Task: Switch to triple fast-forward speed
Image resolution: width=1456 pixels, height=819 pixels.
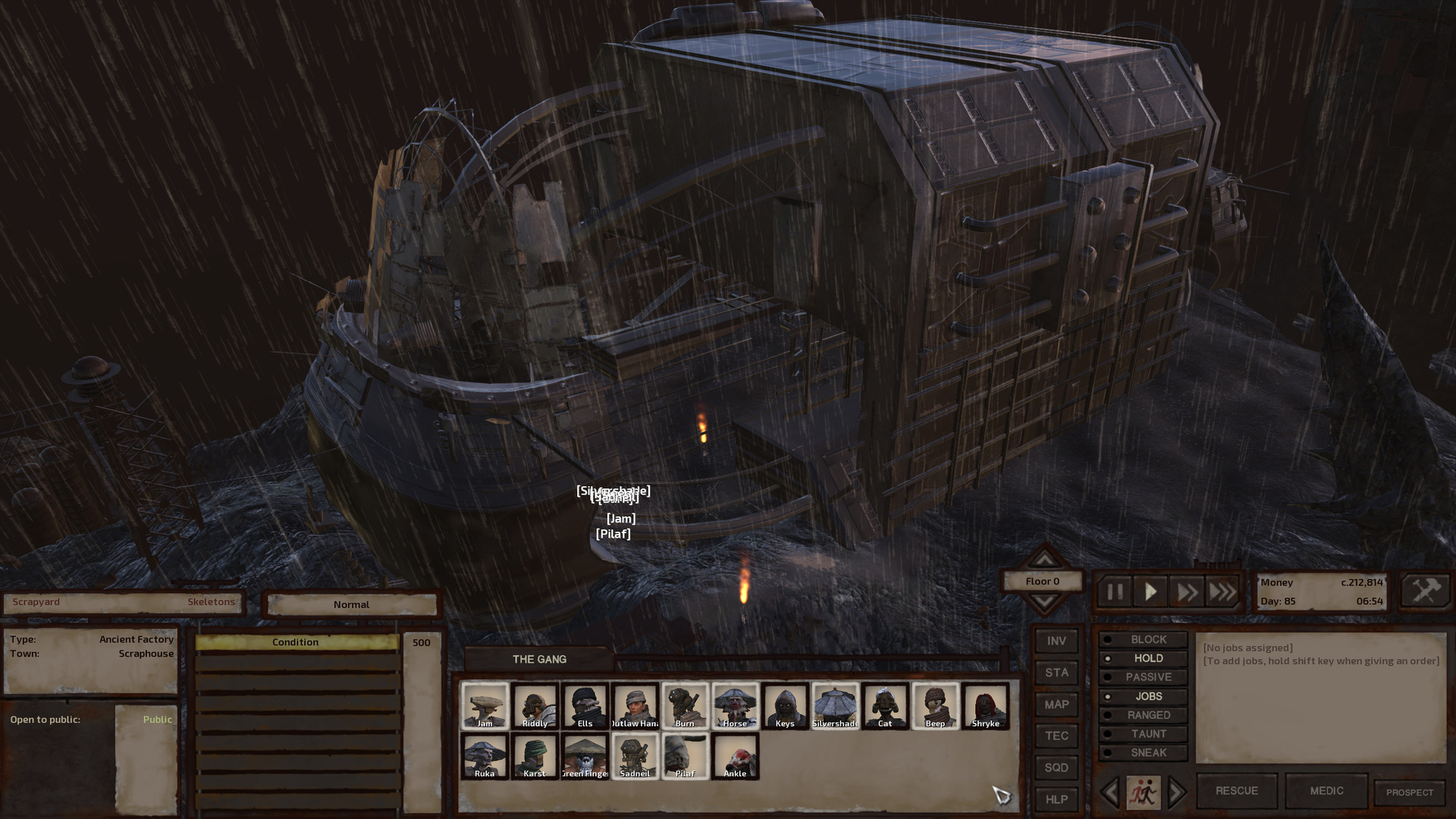Action: coord(1222,591)
